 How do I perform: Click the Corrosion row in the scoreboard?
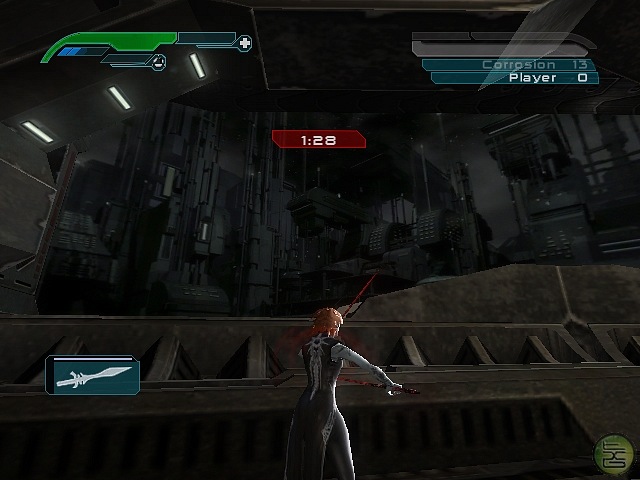pyautogui.click(x=510, y=64)
